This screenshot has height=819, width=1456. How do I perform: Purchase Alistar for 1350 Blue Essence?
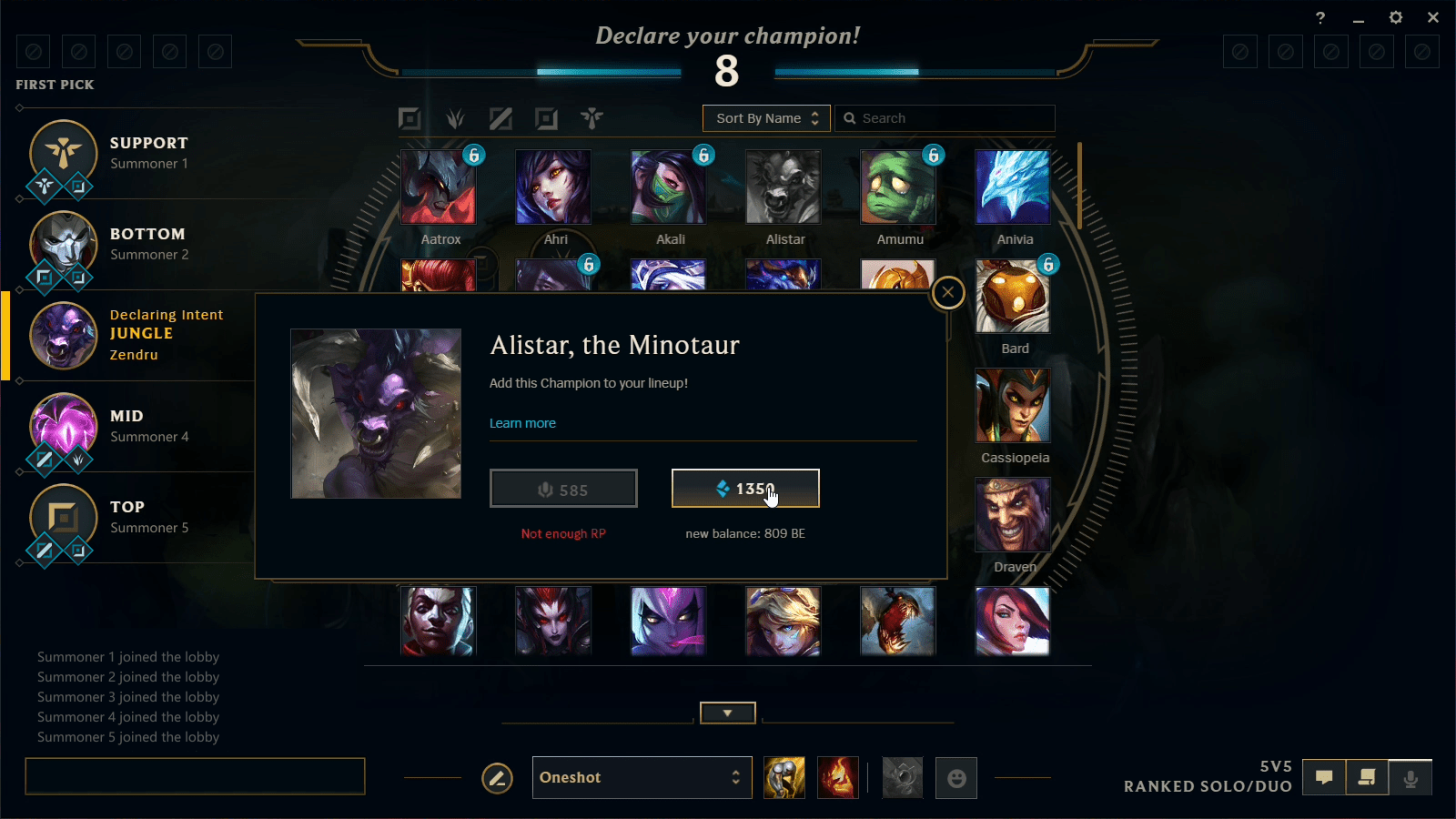click(744, 488)
